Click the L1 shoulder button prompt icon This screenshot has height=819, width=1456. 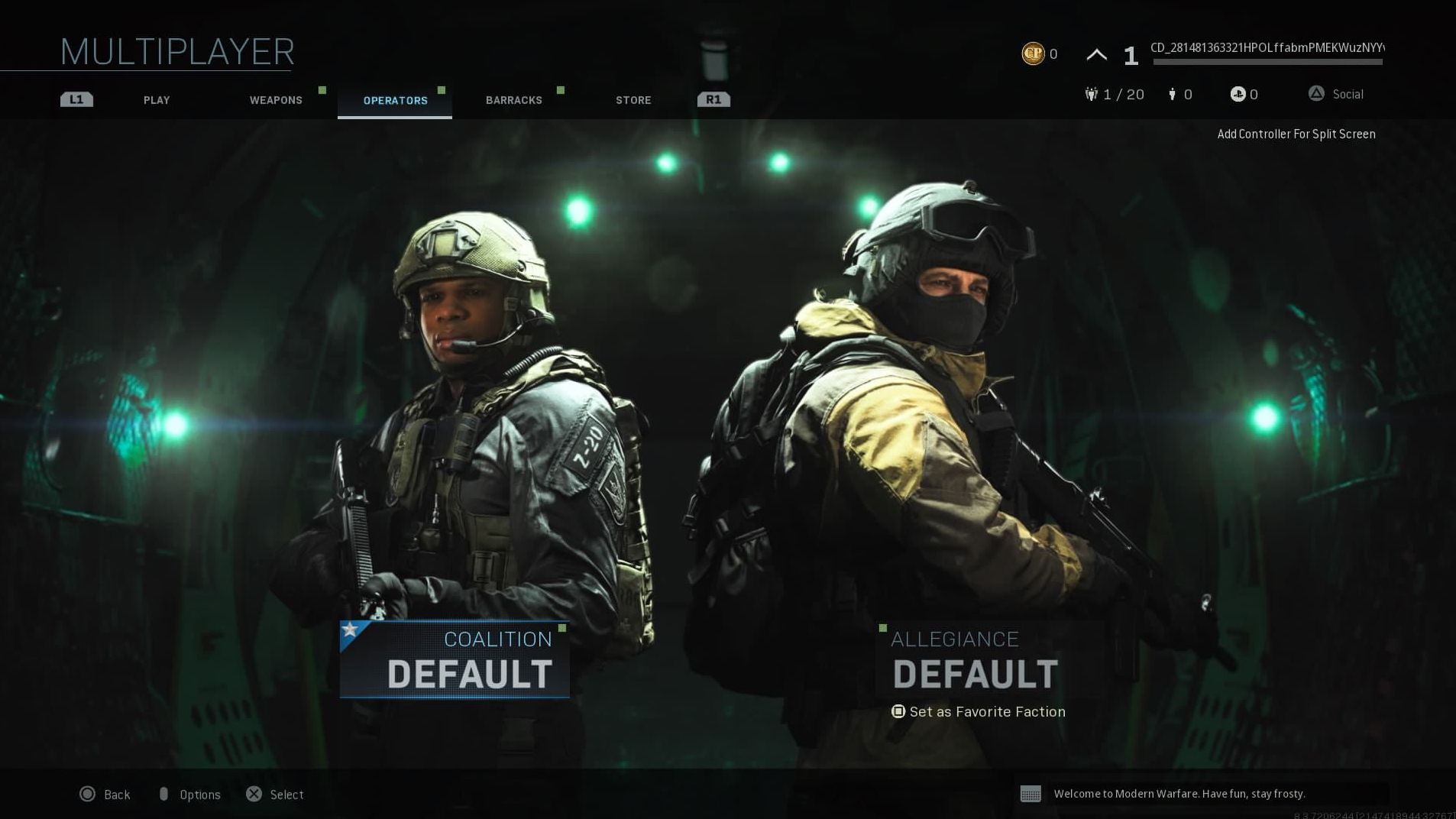click(x=76, y=99)
